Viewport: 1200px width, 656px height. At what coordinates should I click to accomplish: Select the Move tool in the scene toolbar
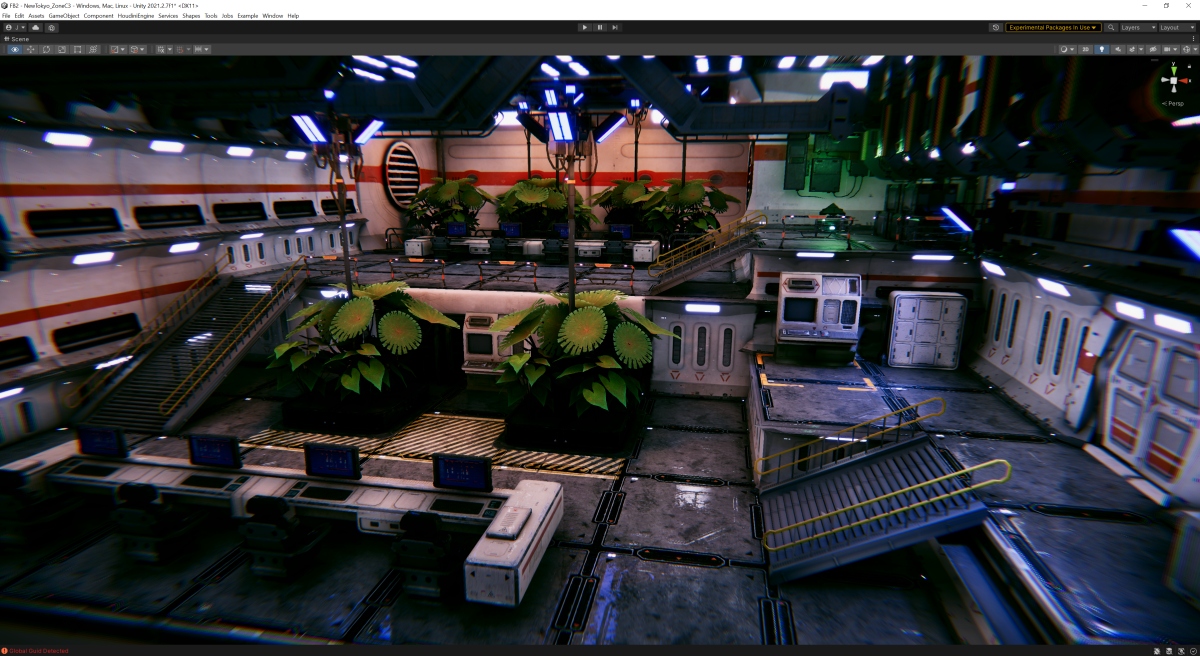tap(31, 49)
